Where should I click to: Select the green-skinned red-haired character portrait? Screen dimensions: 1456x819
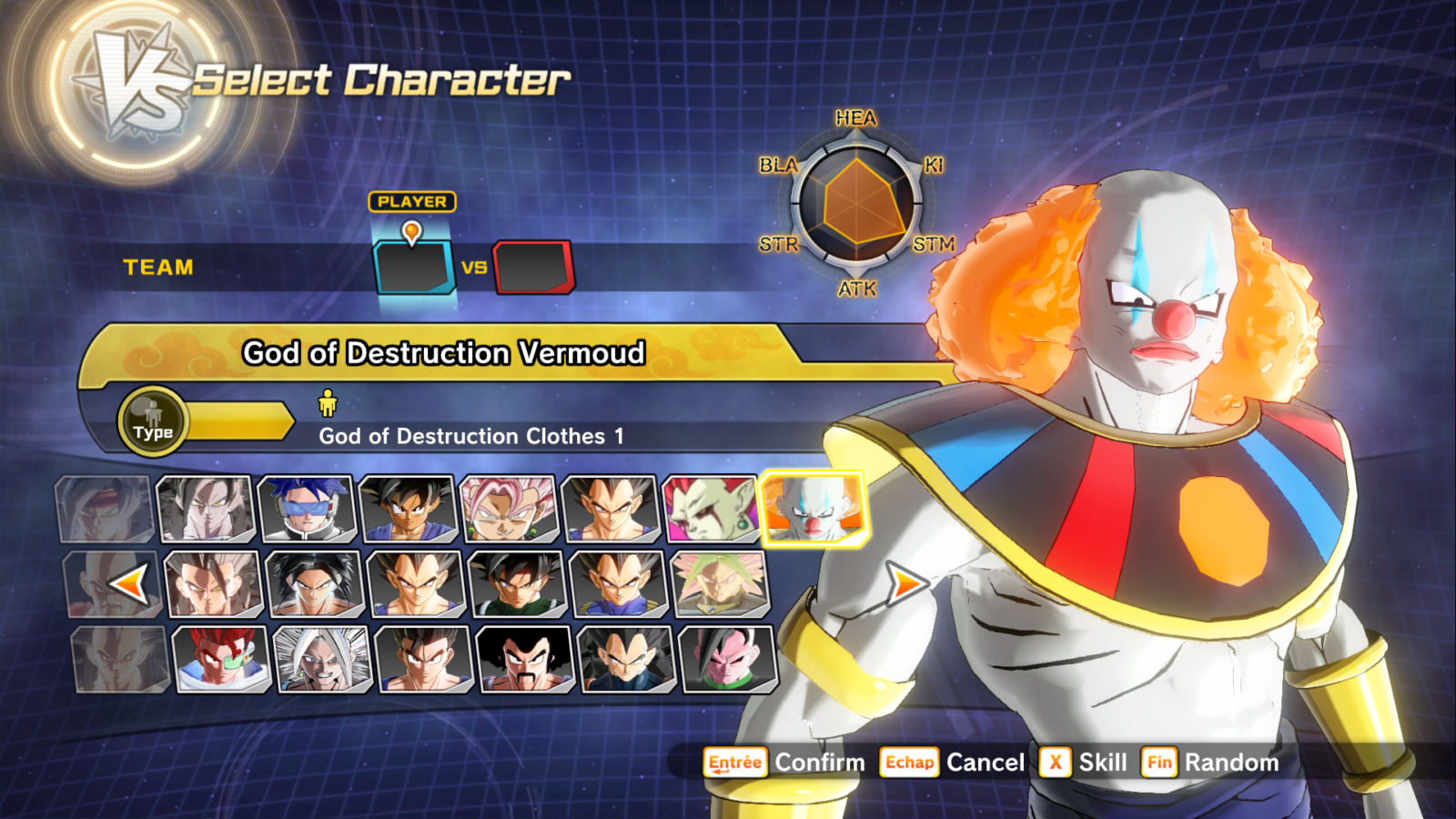711,510
